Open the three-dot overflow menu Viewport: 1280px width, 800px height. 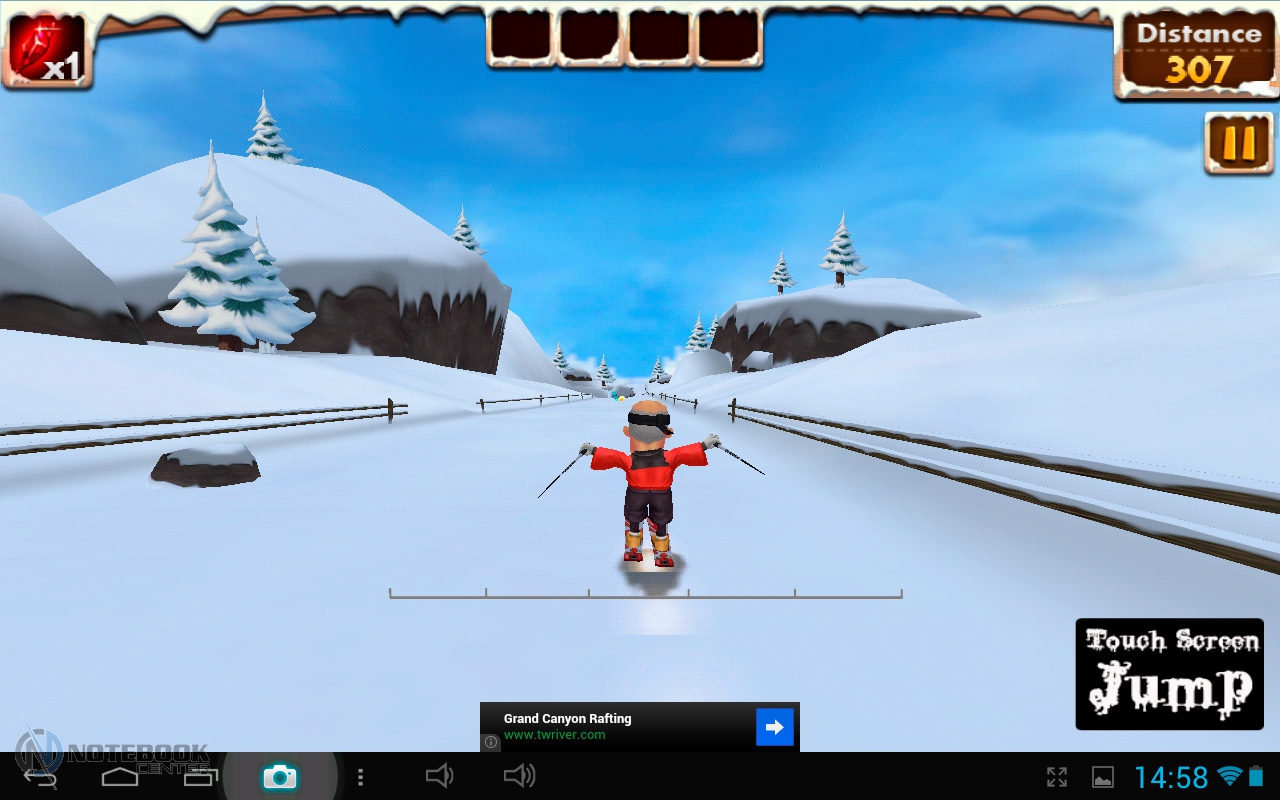tap(360, 777)
